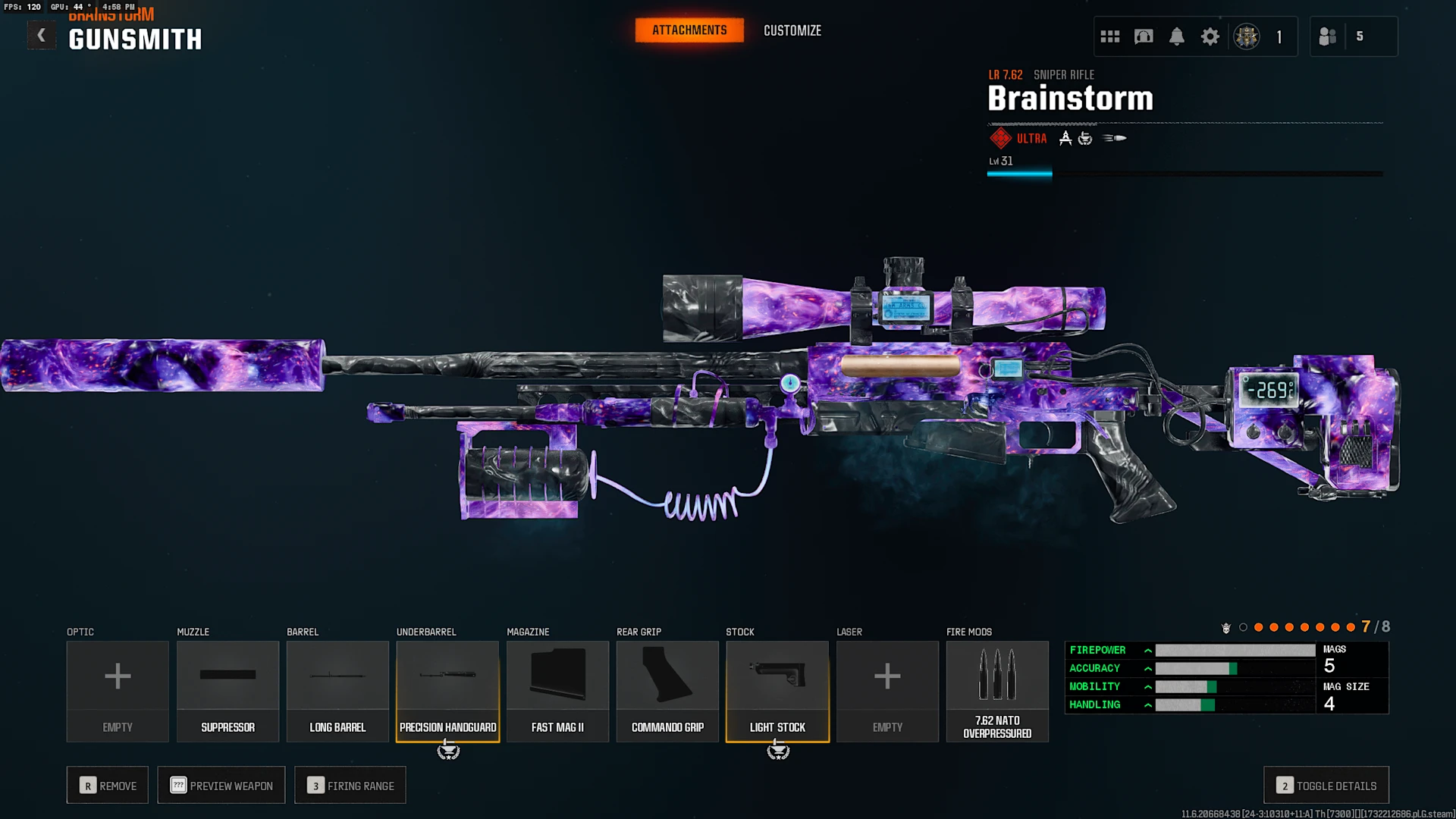Open the social party icon
This screenshot has width=1456, height=819.
(1328, 36)
